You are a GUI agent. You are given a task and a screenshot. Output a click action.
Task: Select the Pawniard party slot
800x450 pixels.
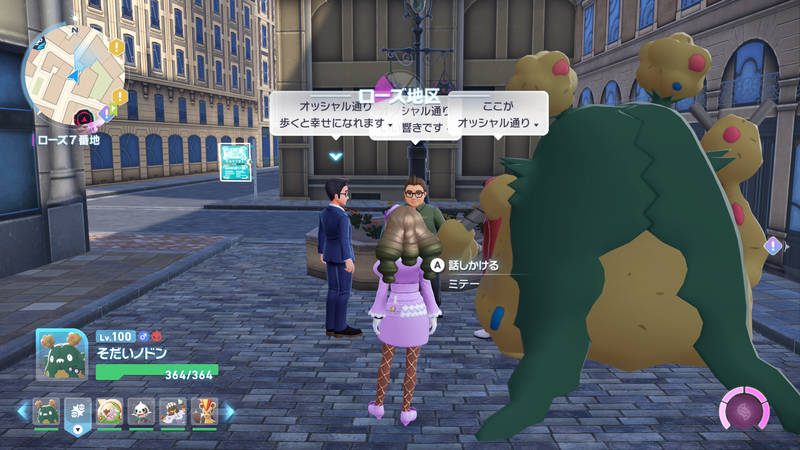tap(141, 410)
